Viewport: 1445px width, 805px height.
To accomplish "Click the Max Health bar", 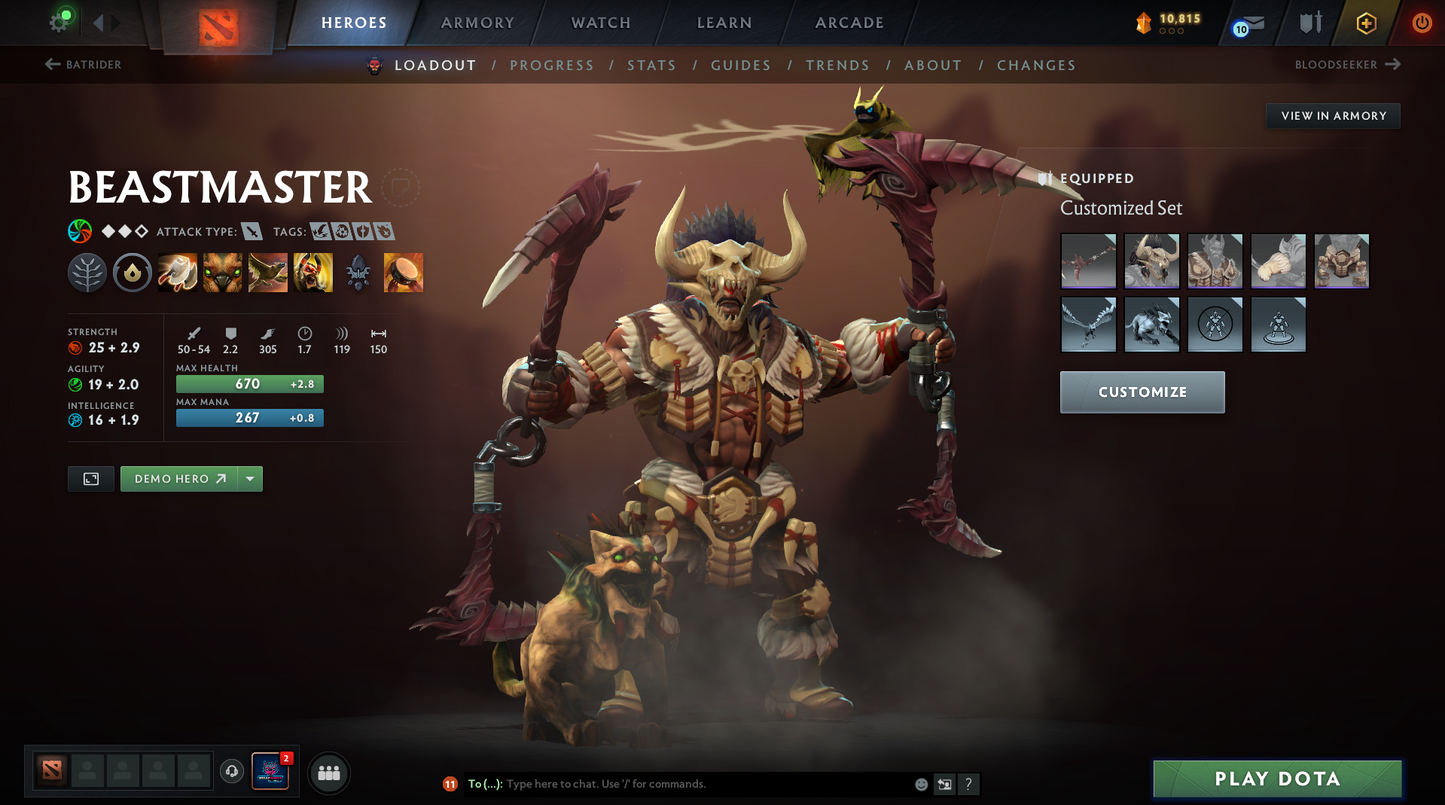I will point(249,383).
